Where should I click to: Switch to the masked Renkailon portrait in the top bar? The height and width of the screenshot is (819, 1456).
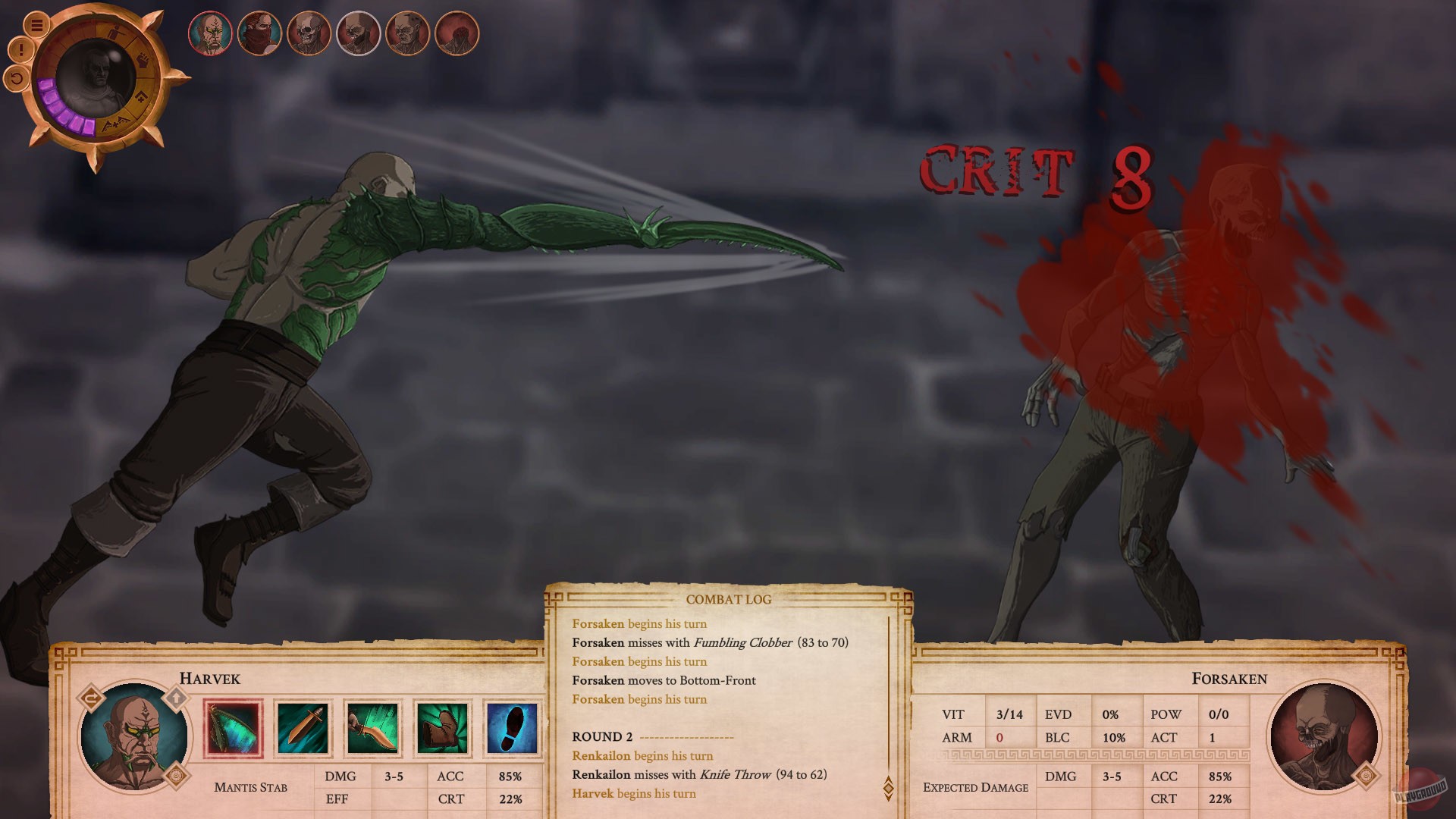(260, 32)
